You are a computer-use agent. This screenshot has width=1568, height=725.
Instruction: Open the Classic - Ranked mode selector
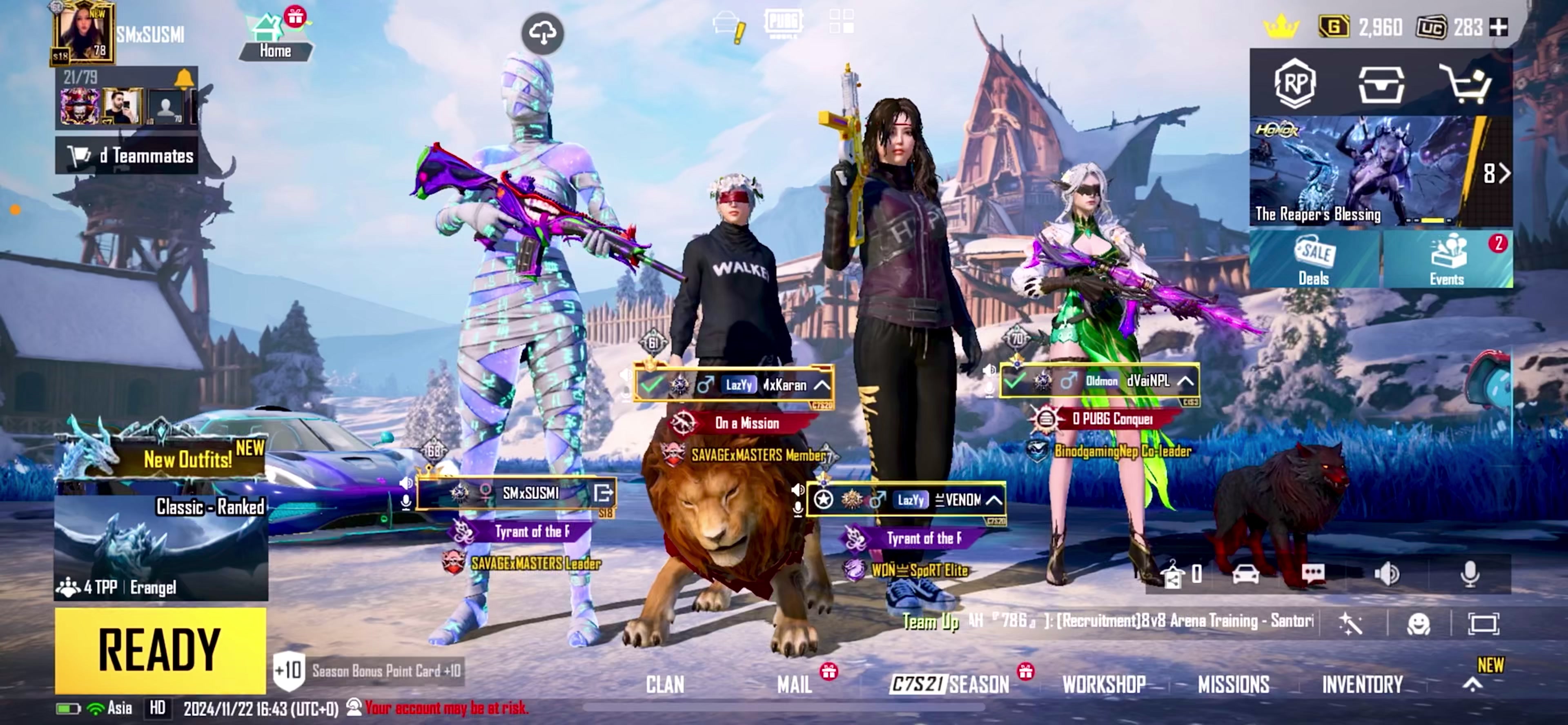(x=161, y=548)
